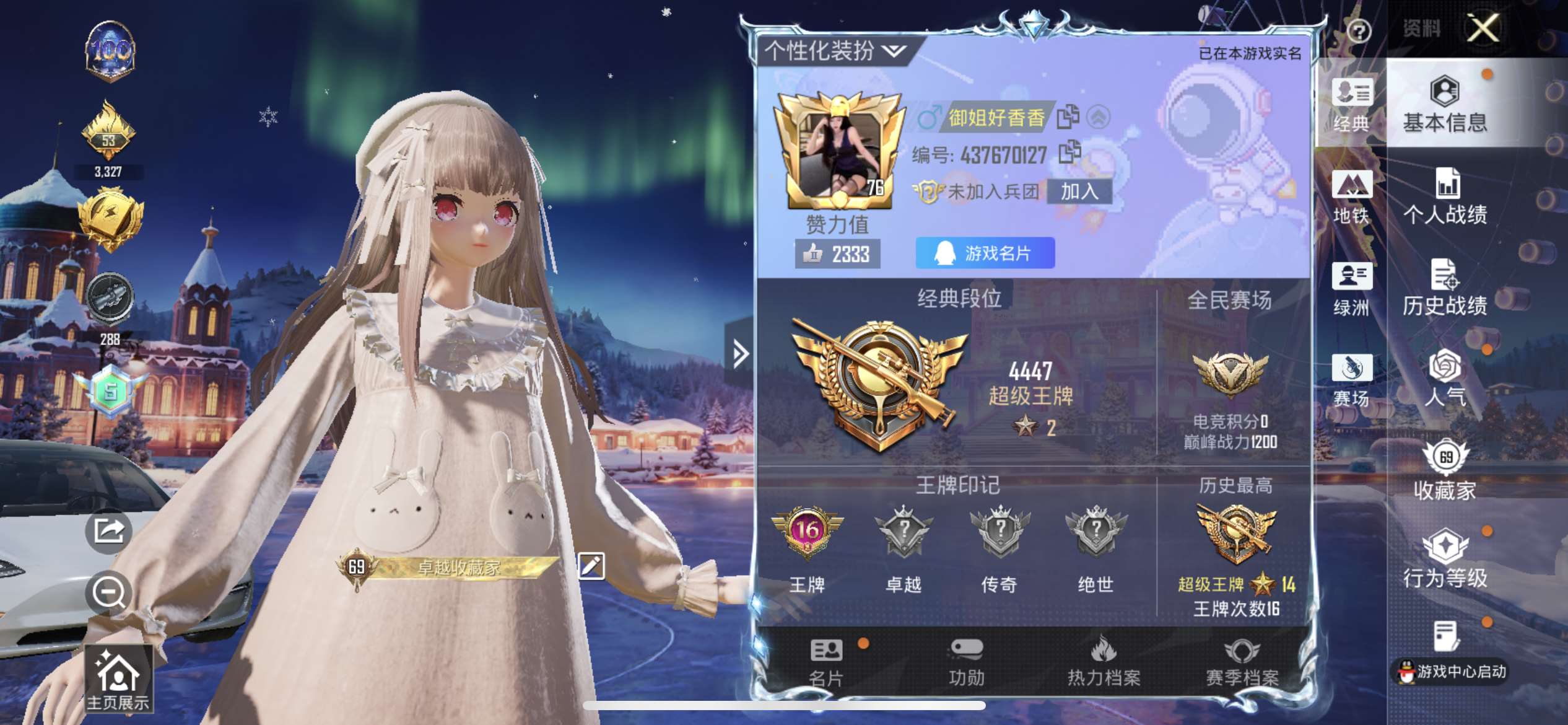
Task: Open the 基本信息 tab
Action: pos(1444,105)
